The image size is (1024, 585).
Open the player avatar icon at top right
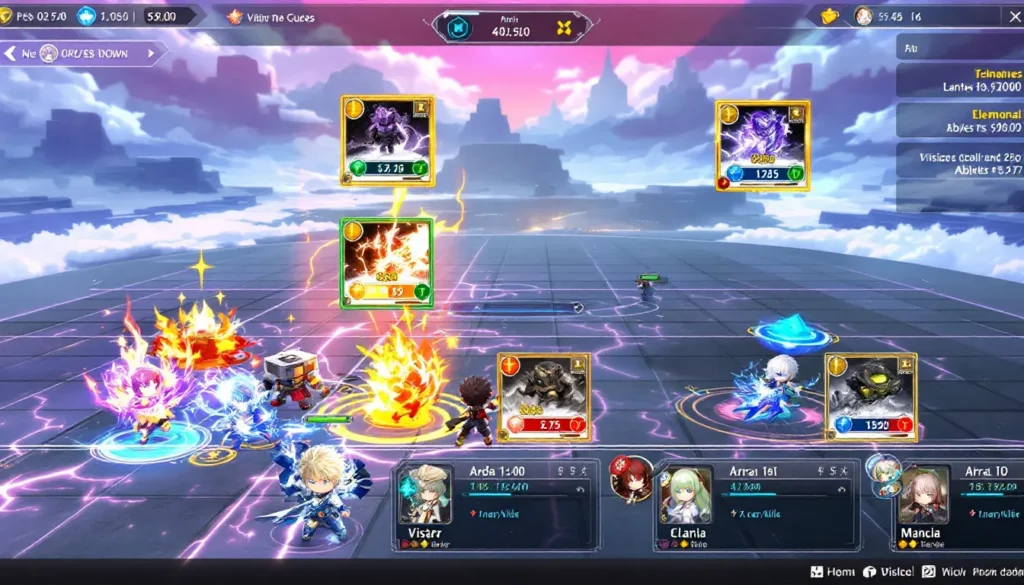click(x=864, y=16)
